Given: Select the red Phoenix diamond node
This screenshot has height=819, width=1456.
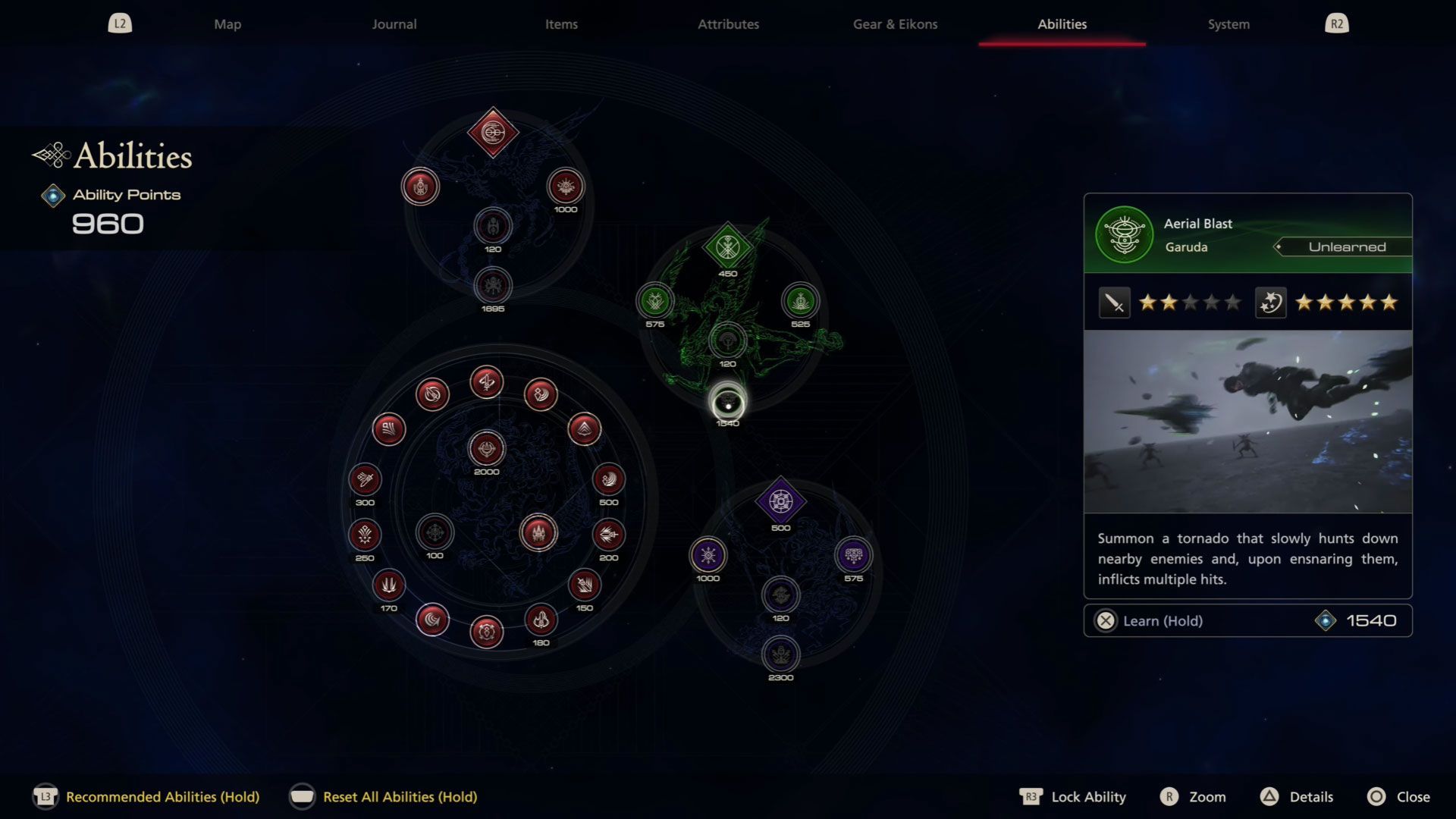Looking at the screenshot, I should click(493, 133).
